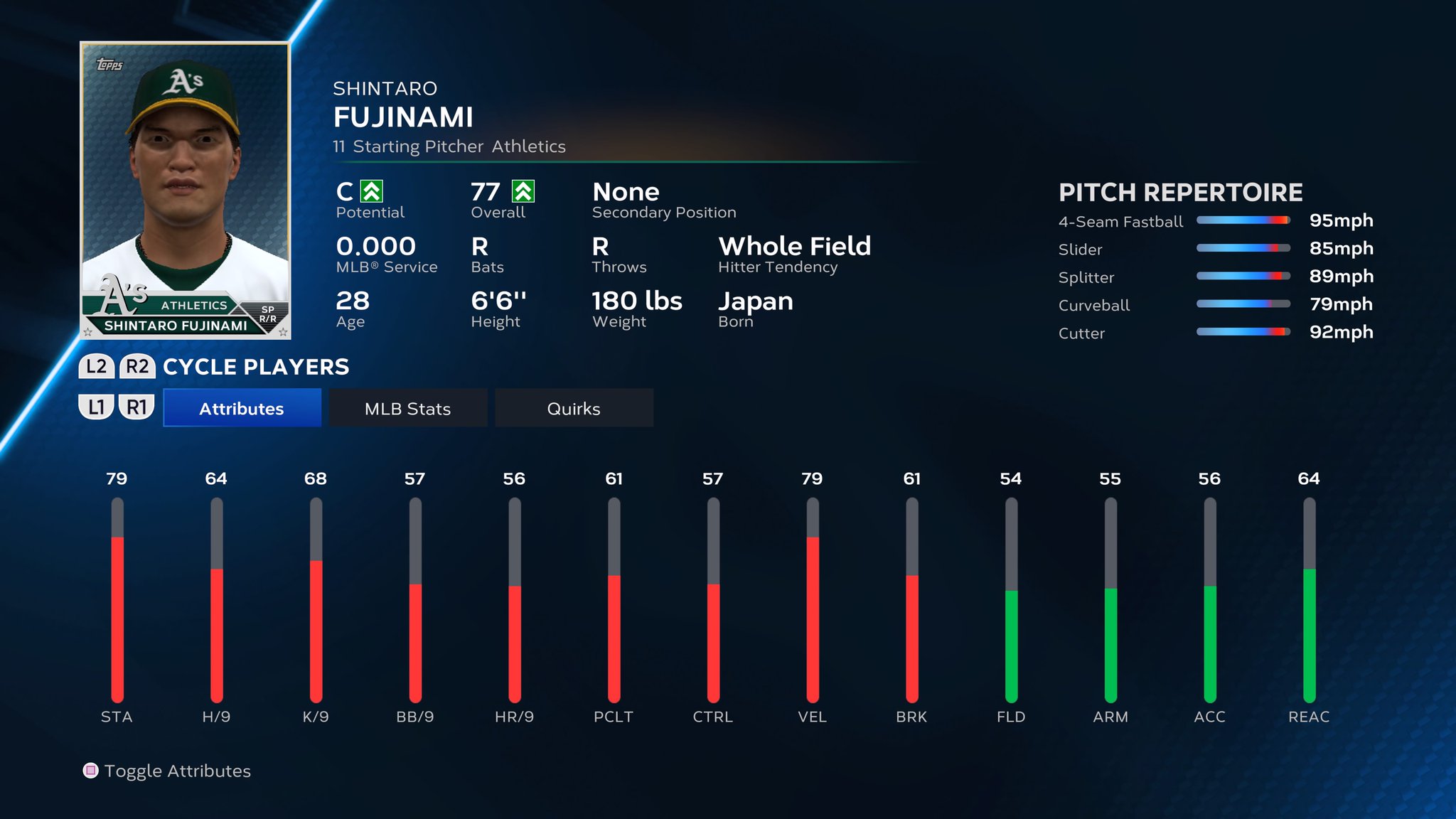
Task: Click the green Potential upgrade arrow icon
Action: (x=373, y=191)
